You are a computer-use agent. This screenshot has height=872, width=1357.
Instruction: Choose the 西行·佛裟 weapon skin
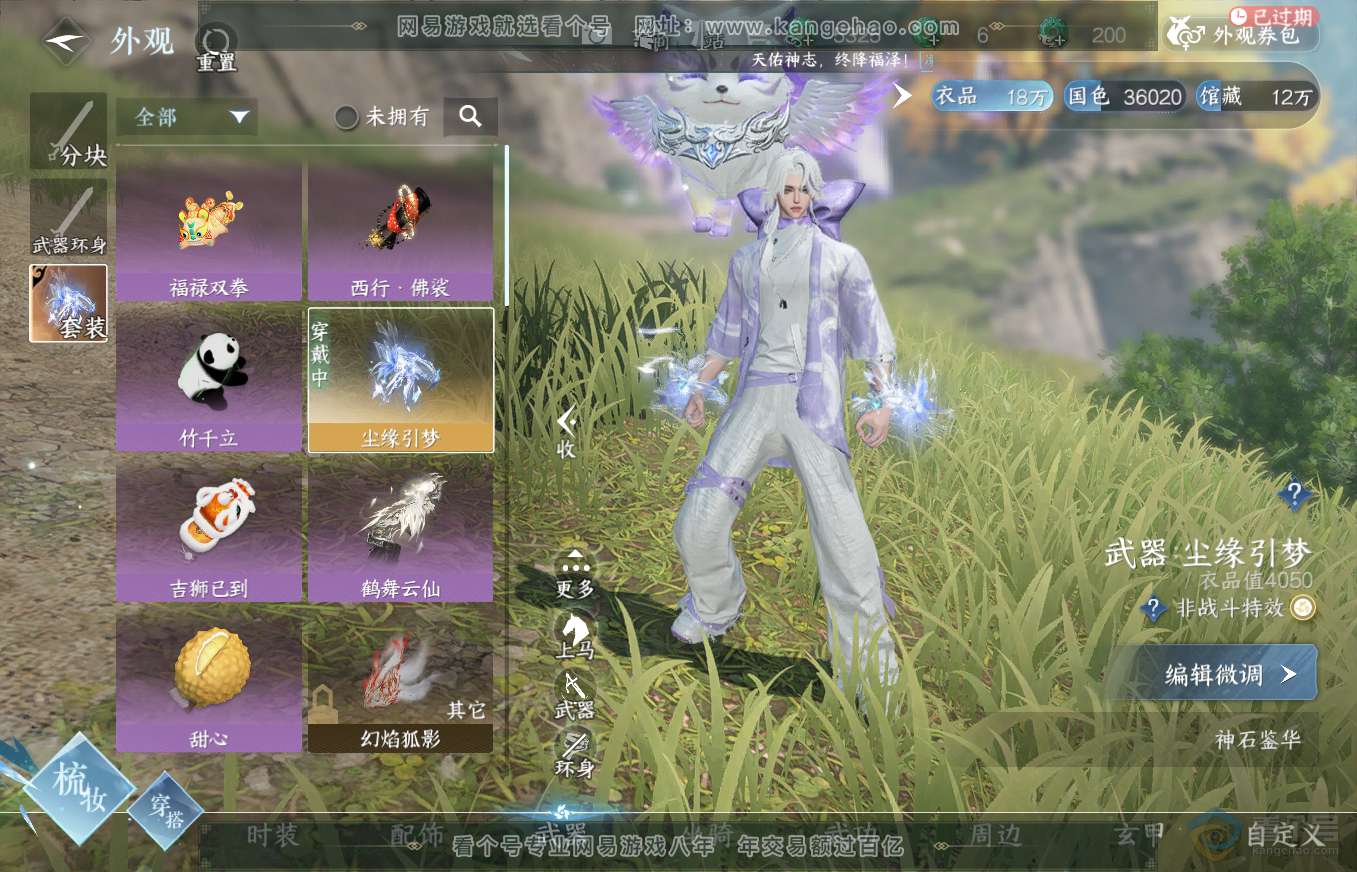coord(400,233)
